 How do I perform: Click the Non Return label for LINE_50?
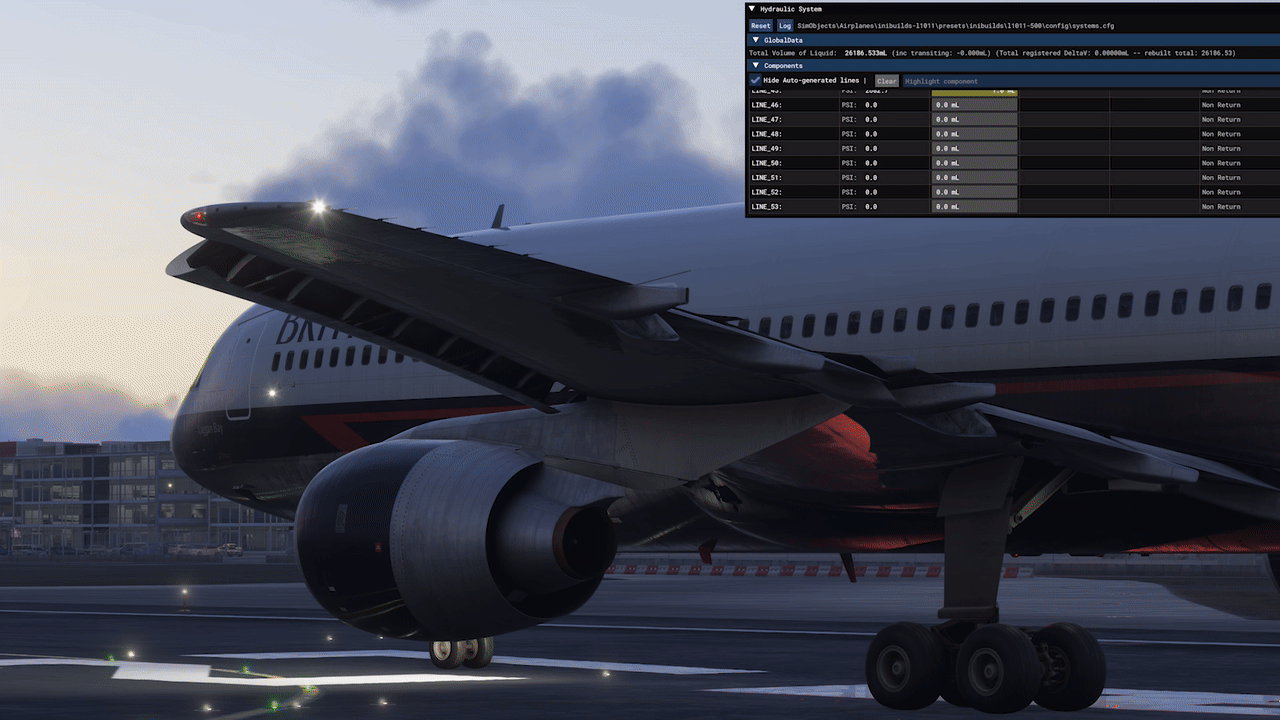click(x=1221, y=162)
